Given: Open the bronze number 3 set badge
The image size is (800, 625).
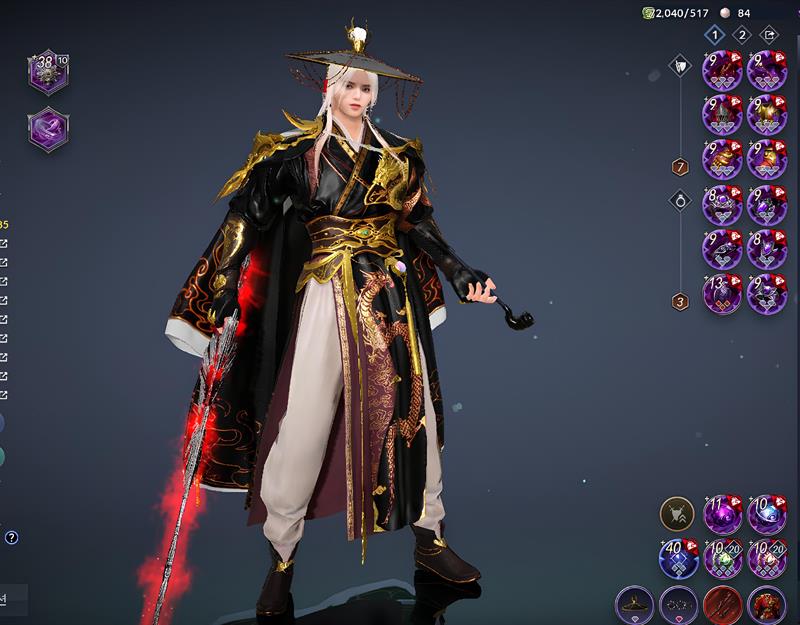Looking at the screenshot, I should 680,301.
